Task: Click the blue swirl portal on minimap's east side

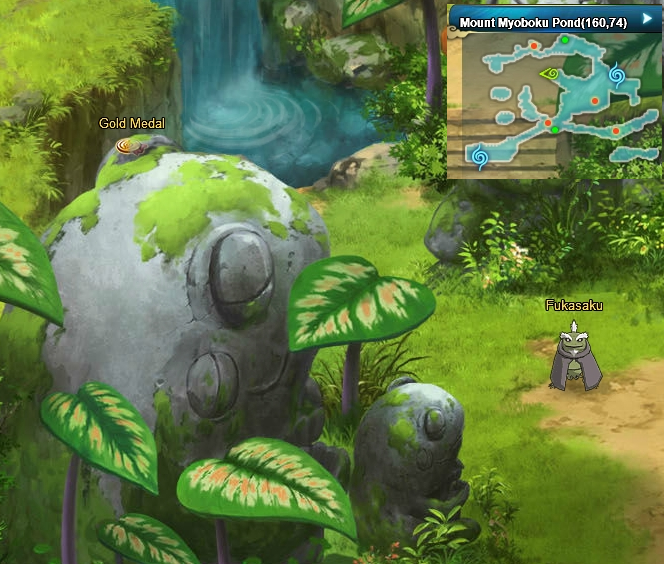Action: (616, 75)
